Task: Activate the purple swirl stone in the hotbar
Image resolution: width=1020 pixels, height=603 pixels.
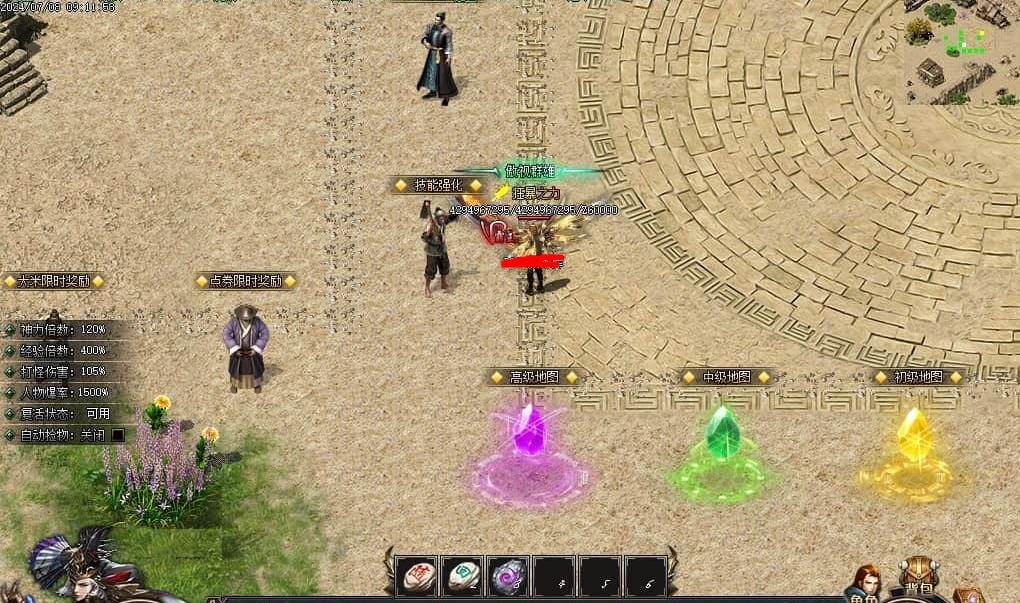Action: pyautogui.click(x=508, y=576)
